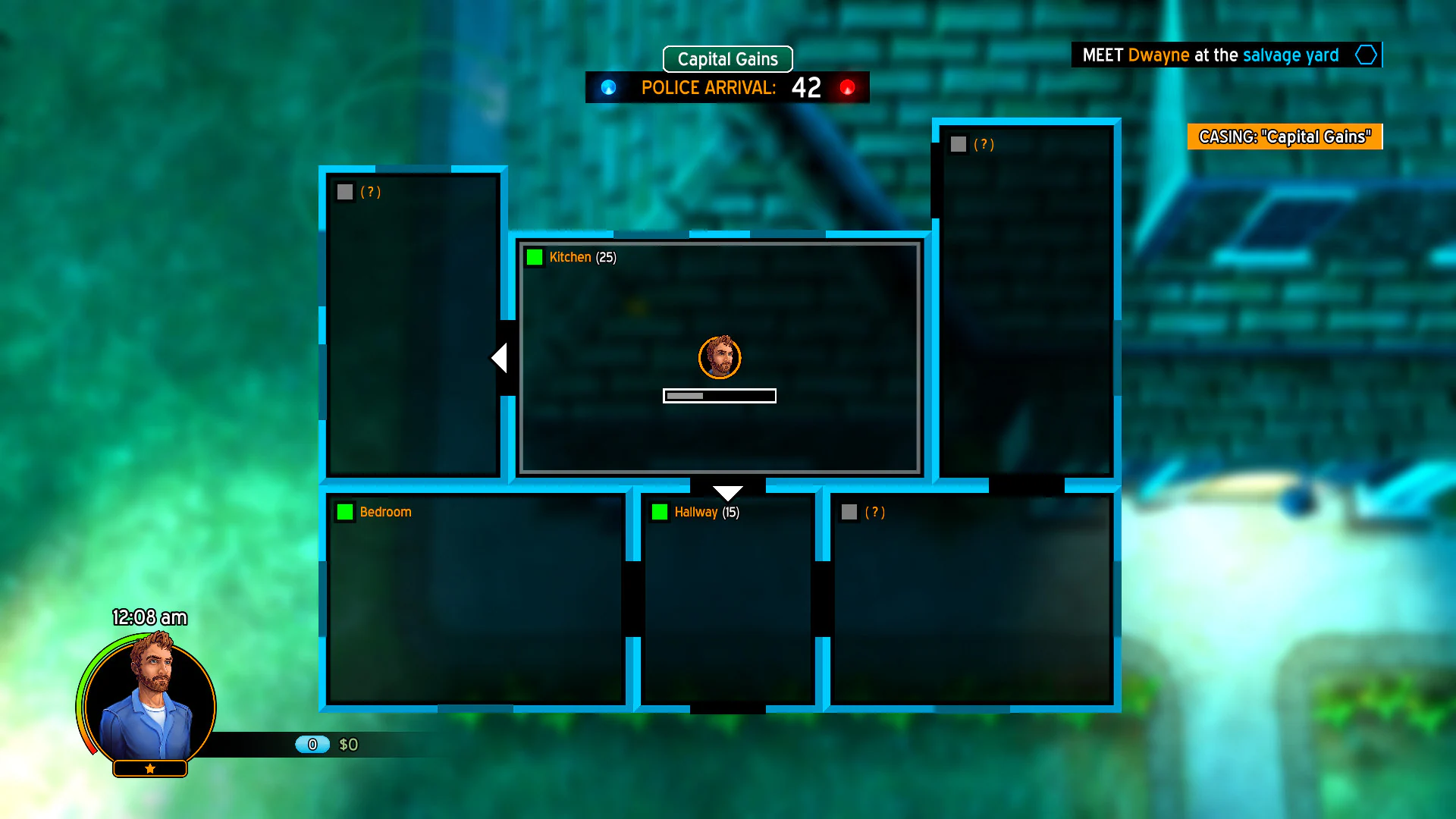Toggle the POLICE ARRIVAL countdown display
The image size is (1456, 819).
click(727, 87)
